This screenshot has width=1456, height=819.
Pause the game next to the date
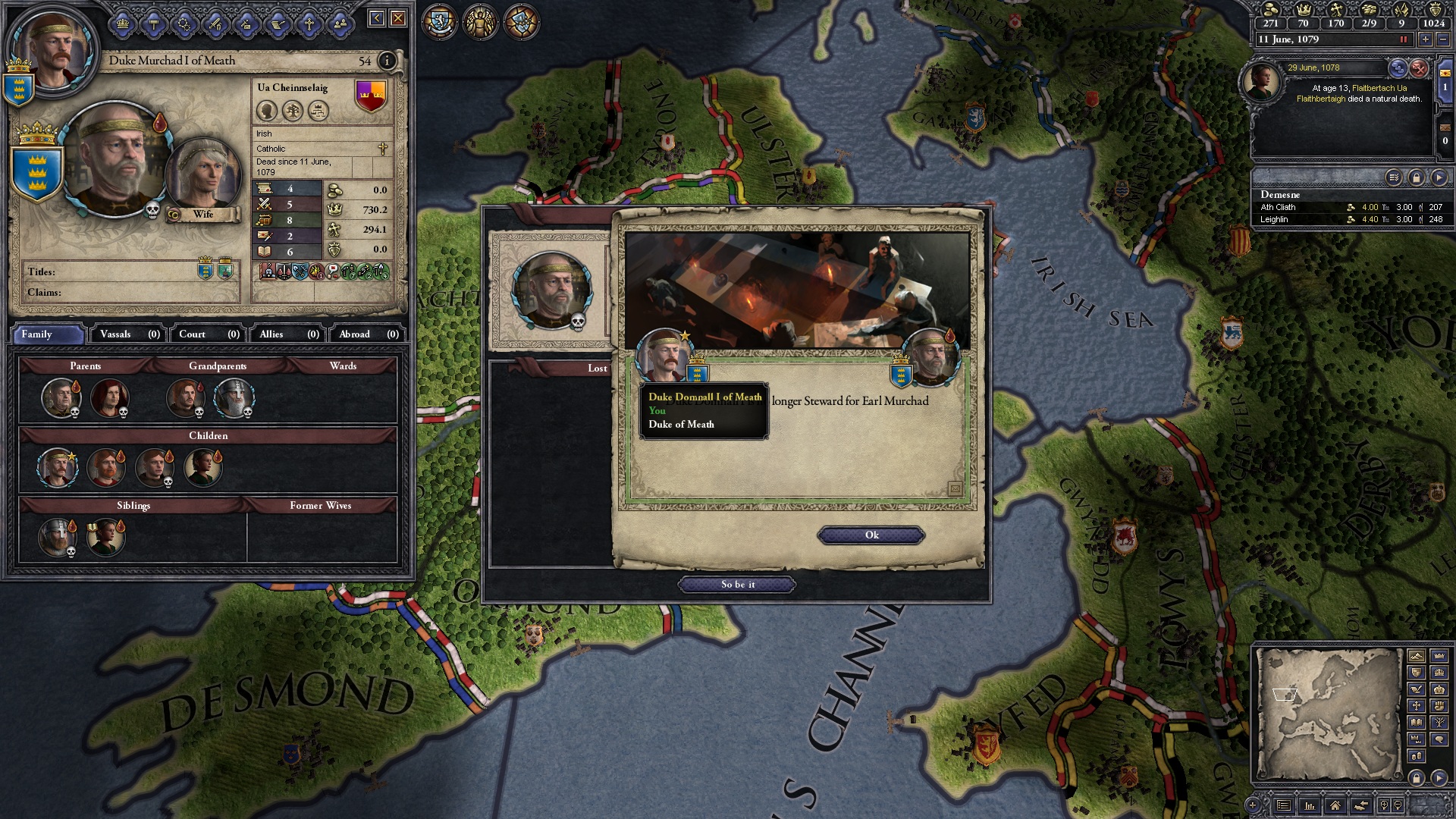(x=1403, y=39)
